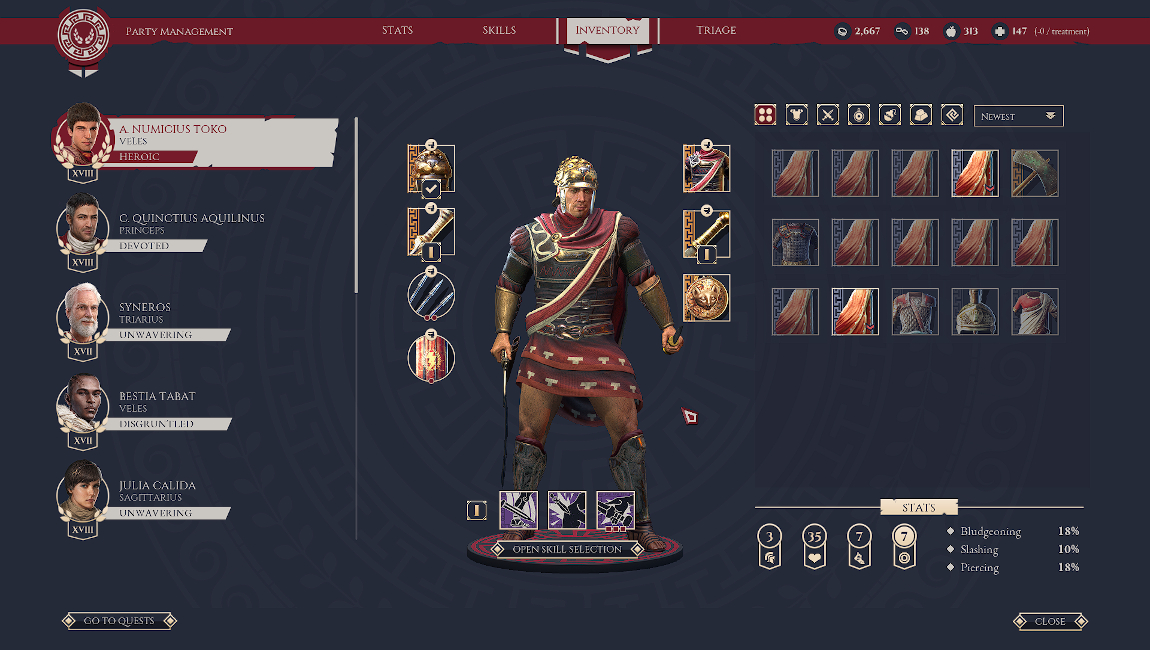Select the green bronze axe in the inventory
The width and height of the screenshot is (1150, 650).
[1035, 174]
